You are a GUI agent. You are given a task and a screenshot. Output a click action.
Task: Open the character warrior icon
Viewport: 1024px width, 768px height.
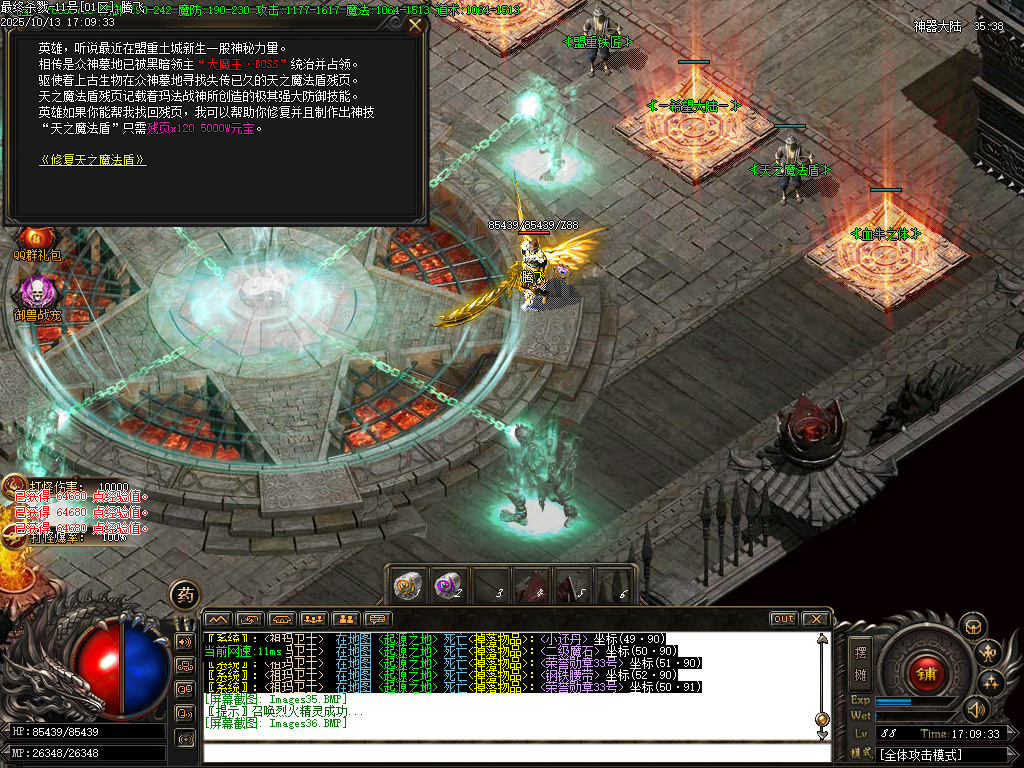click(x=989, y=654)
